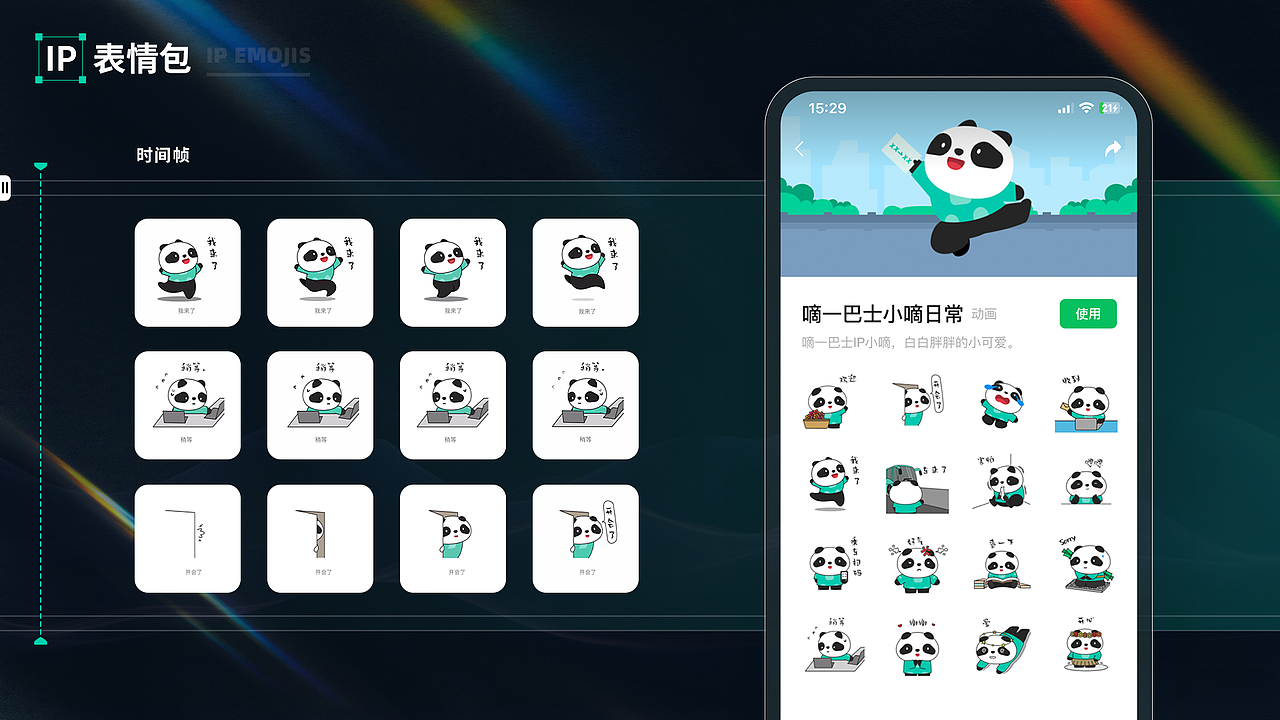Tap the Sorry panda sticker icon
This screenshot has height=720, width=1280.
click(x=1087, y=563)
